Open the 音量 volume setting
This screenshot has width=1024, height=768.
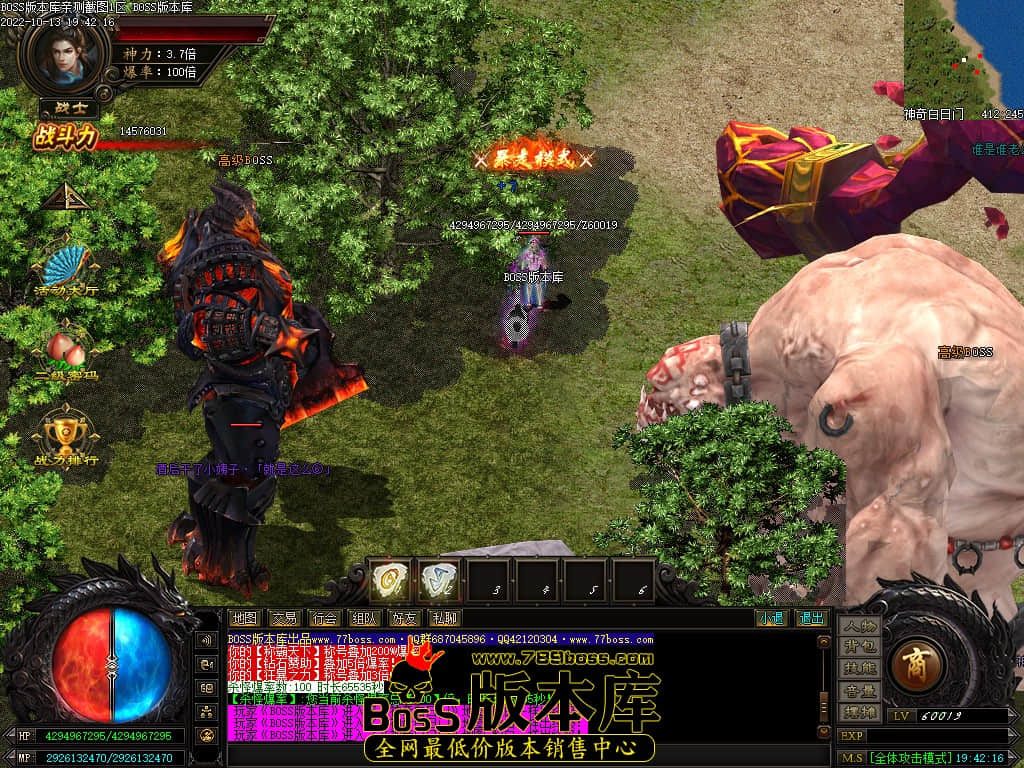(859, 691)
